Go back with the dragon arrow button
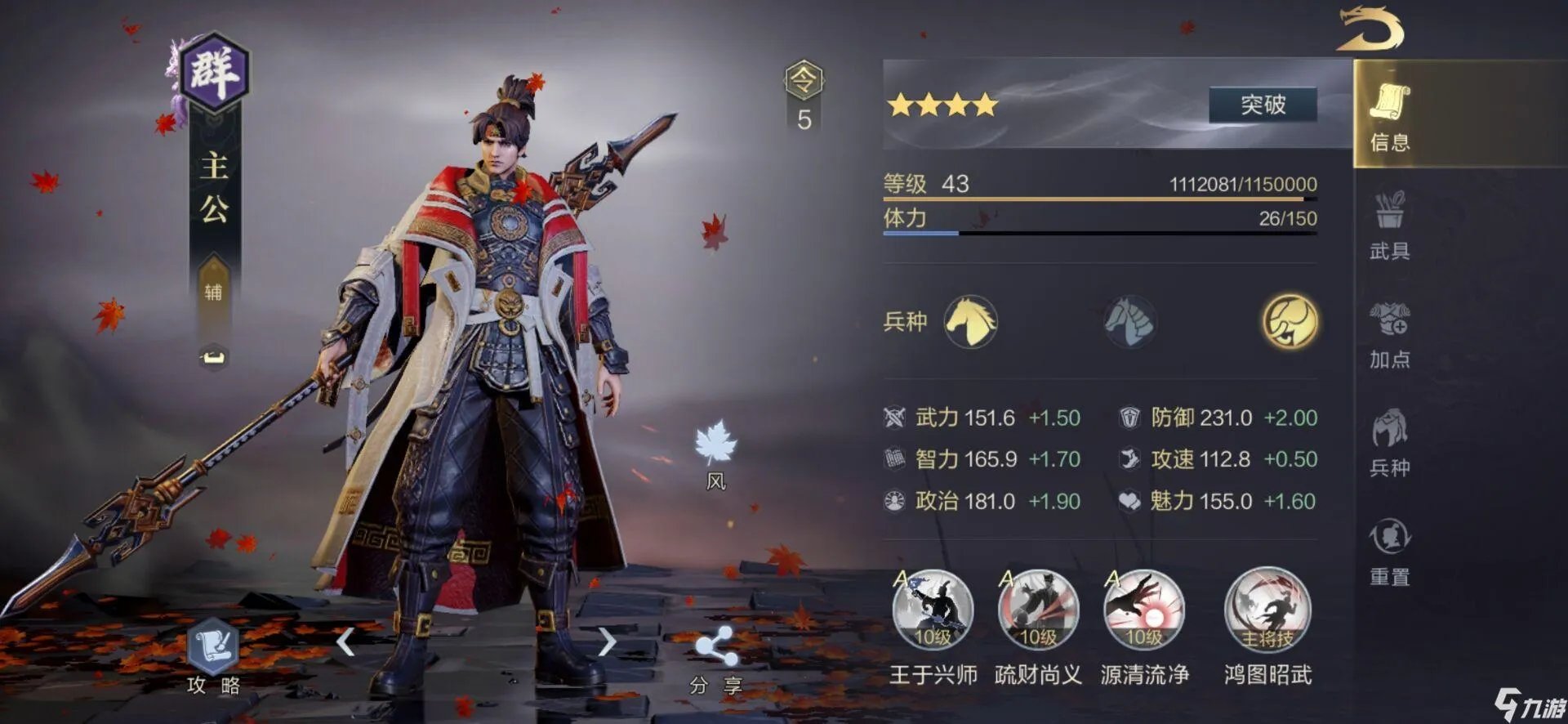The width and height of the screenshot is (1568, 724). pos(1370,29)
